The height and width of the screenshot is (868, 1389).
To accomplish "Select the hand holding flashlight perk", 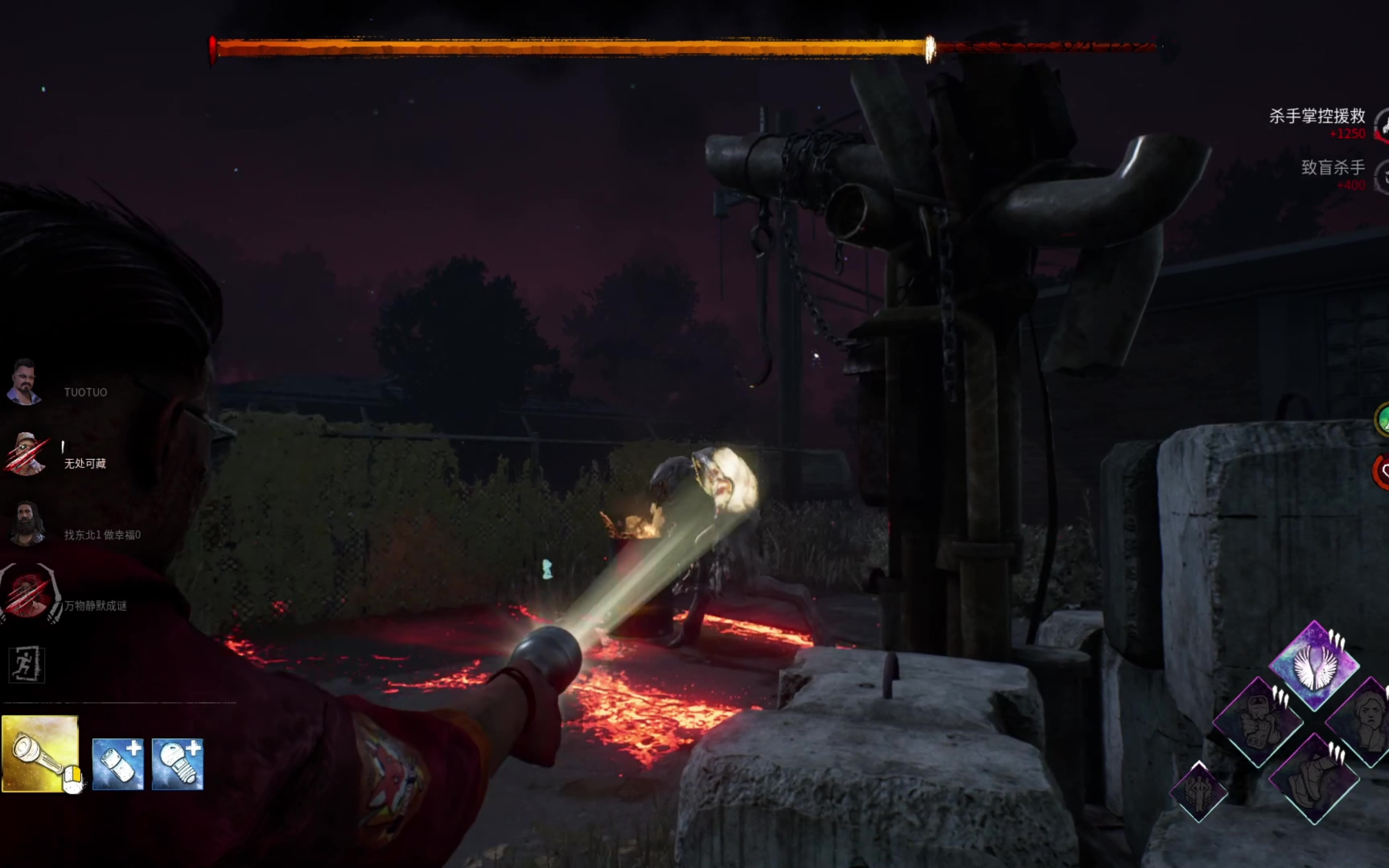I will pos(1258,721).
